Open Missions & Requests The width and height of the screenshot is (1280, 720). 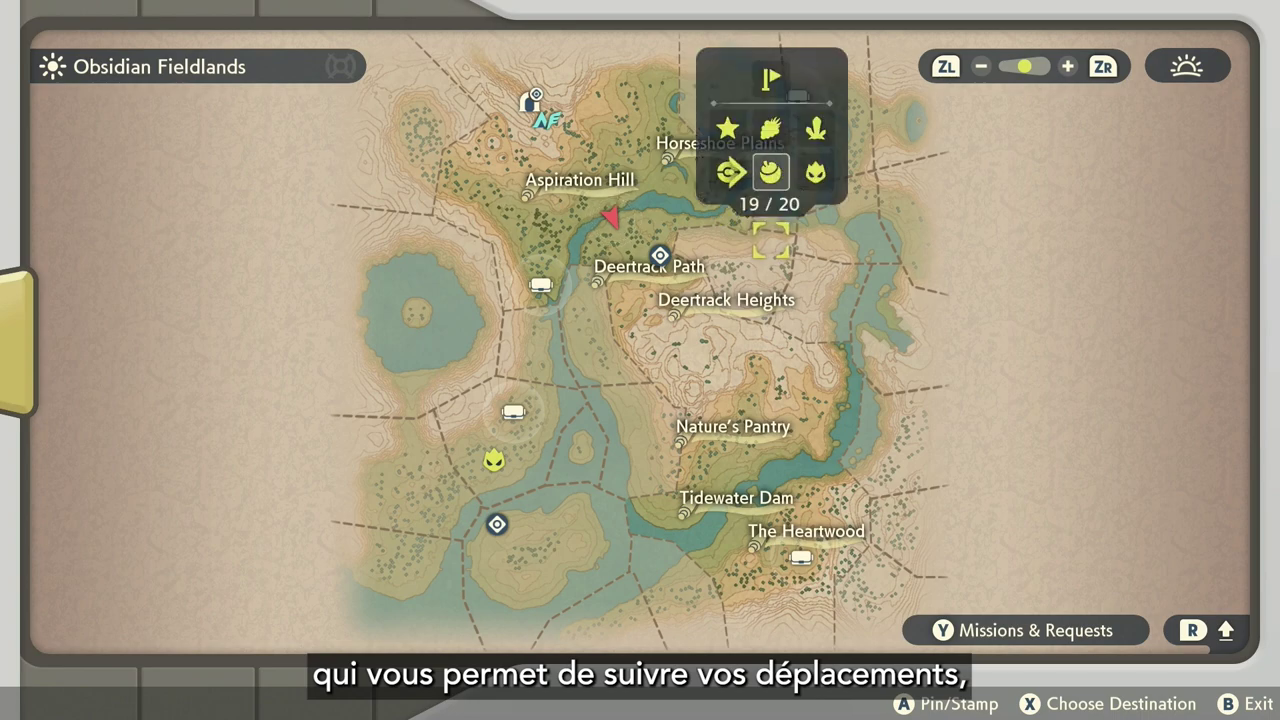pyautogui.click(x=1025, y=630)
